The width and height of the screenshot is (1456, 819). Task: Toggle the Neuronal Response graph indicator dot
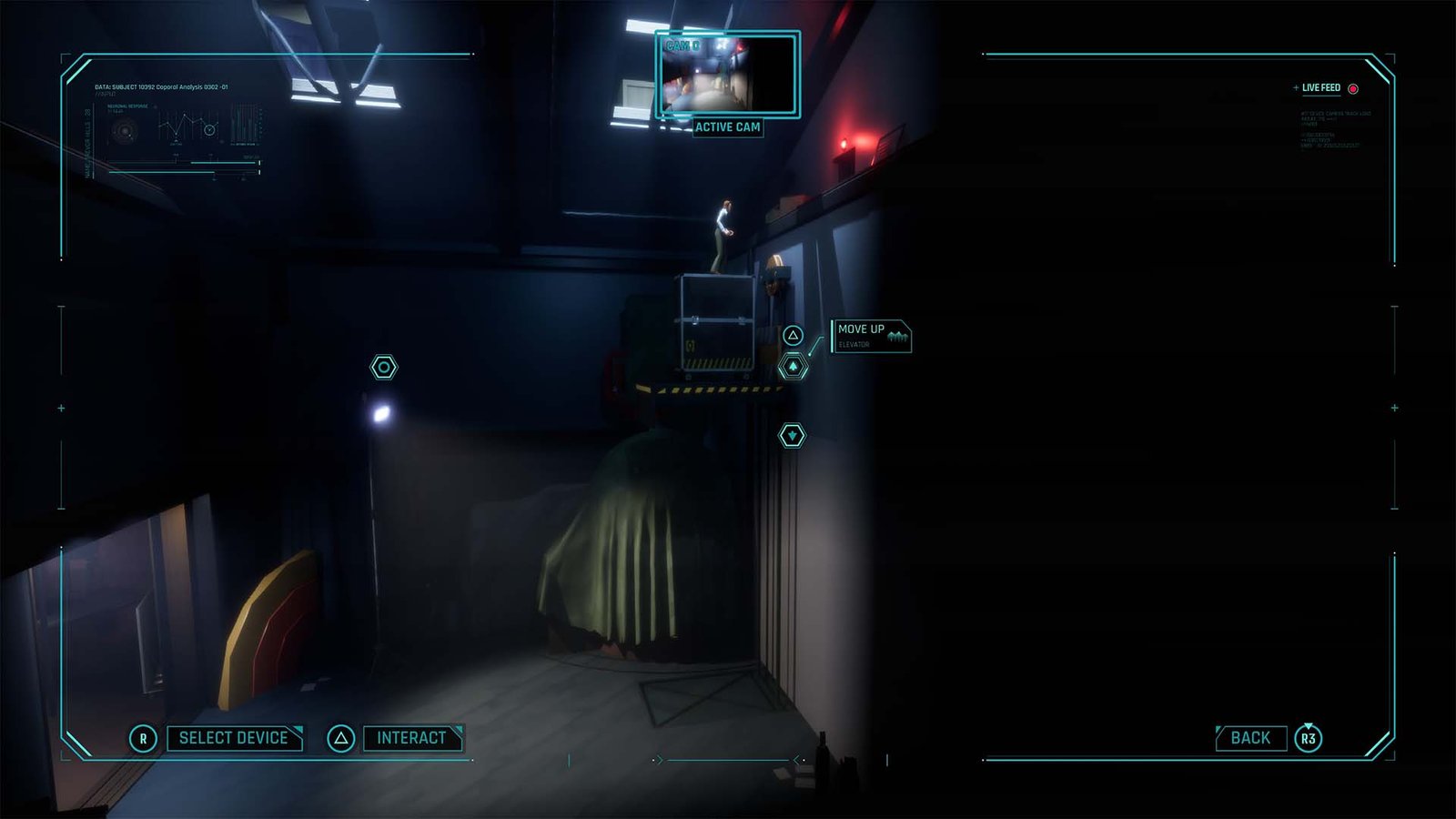point(155,106)
